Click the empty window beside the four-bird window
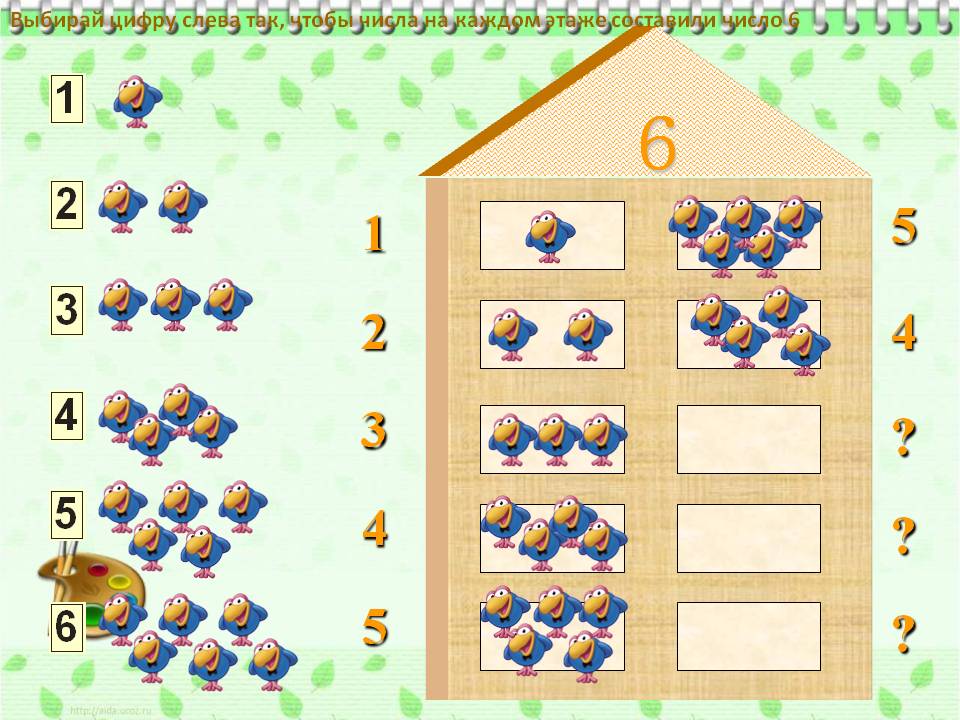The image size is (960, 720). [x=748, y=538]
